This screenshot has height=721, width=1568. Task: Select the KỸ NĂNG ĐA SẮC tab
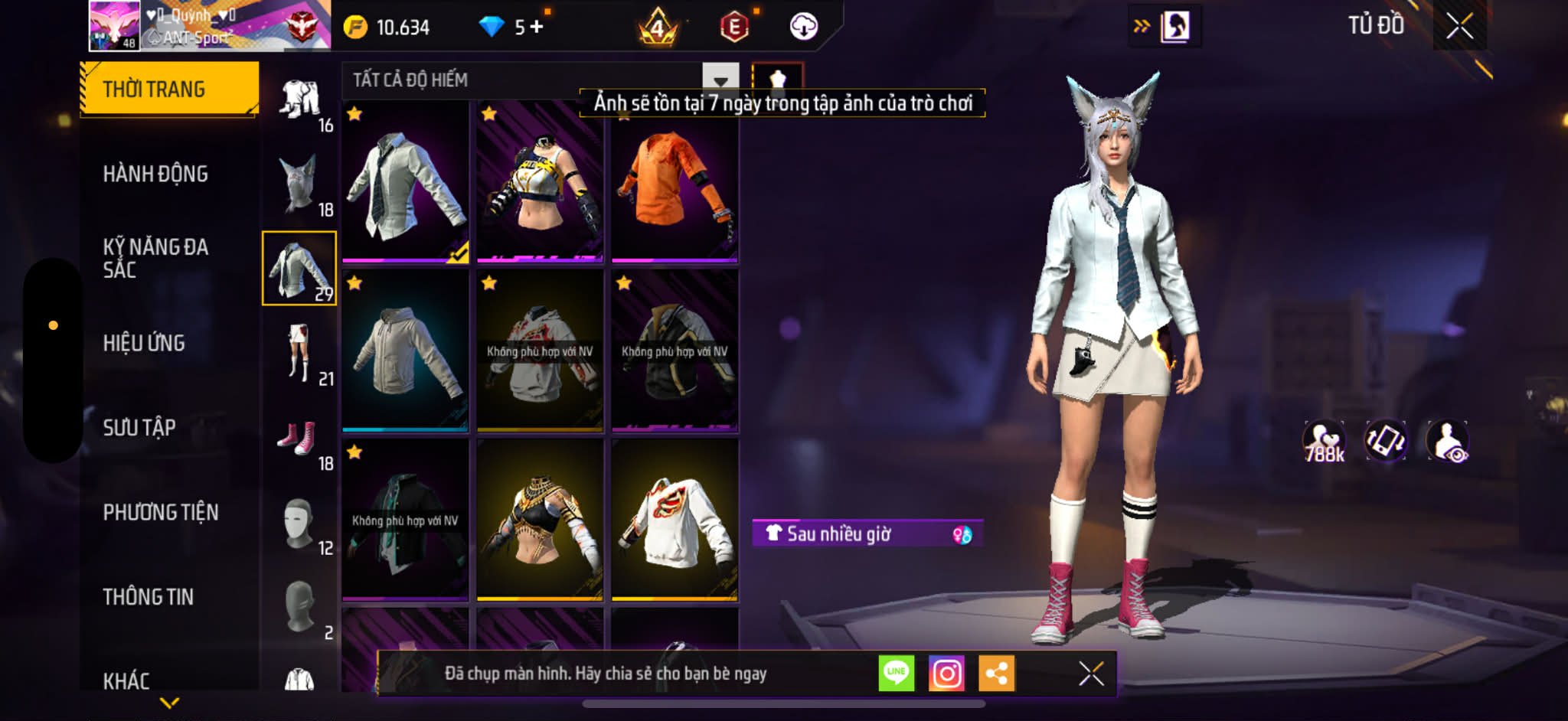[155, 258]
